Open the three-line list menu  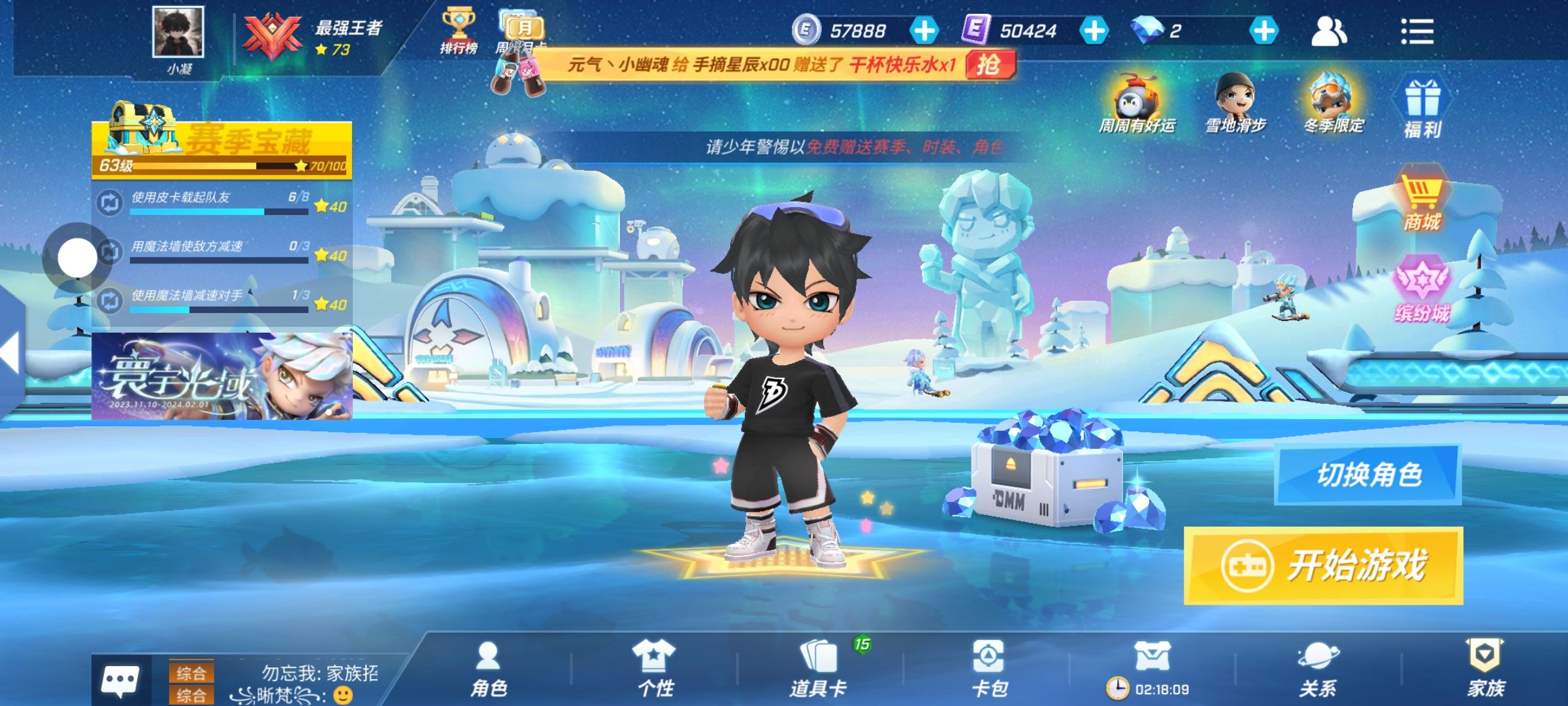tap(1416, 31)
